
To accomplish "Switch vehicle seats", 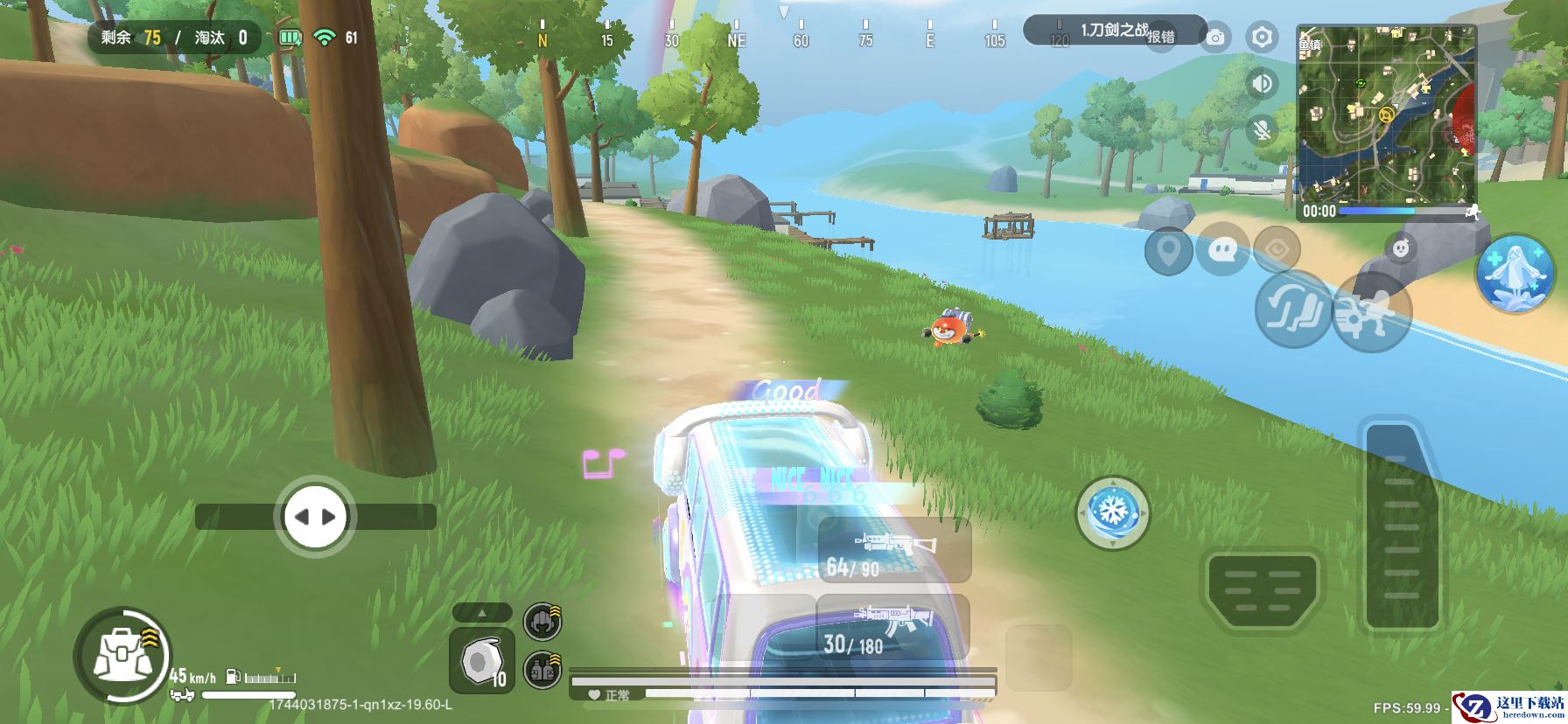I will coord(1292,308).
